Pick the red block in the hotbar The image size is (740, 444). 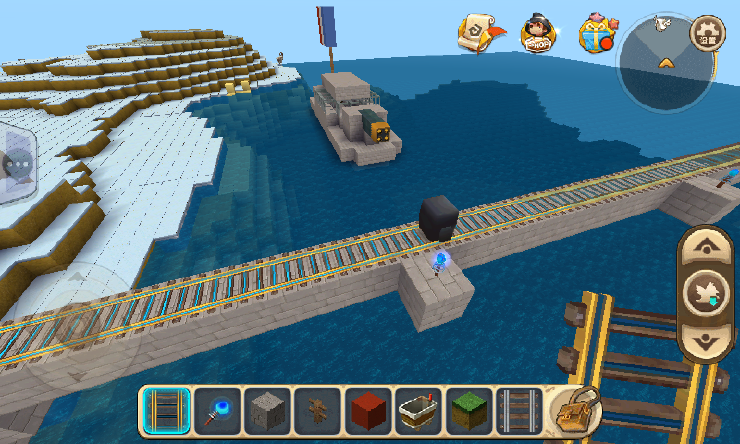pyautogui.click(x=368, y=410)
